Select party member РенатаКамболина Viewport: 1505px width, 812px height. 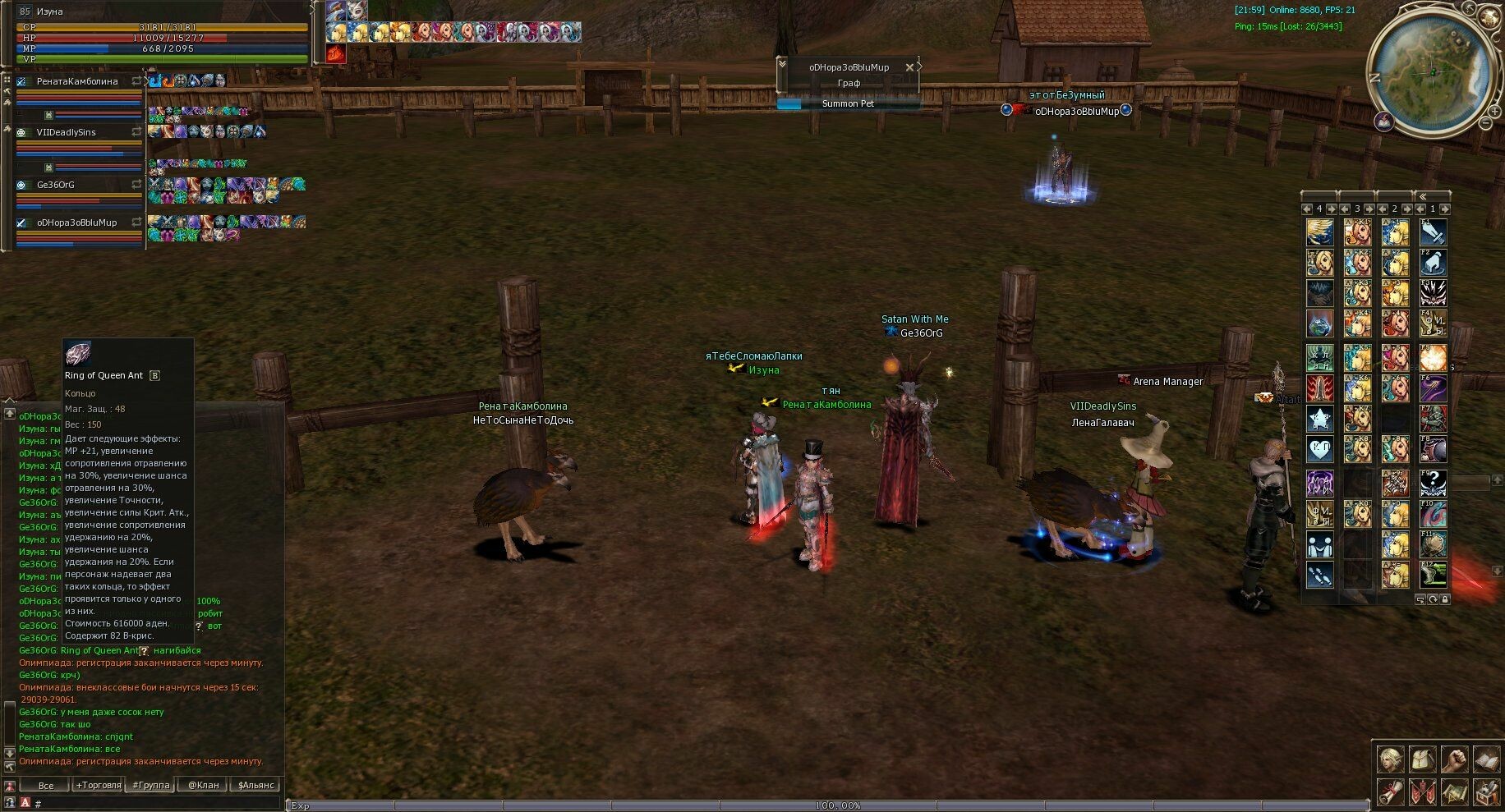point(77,82)
